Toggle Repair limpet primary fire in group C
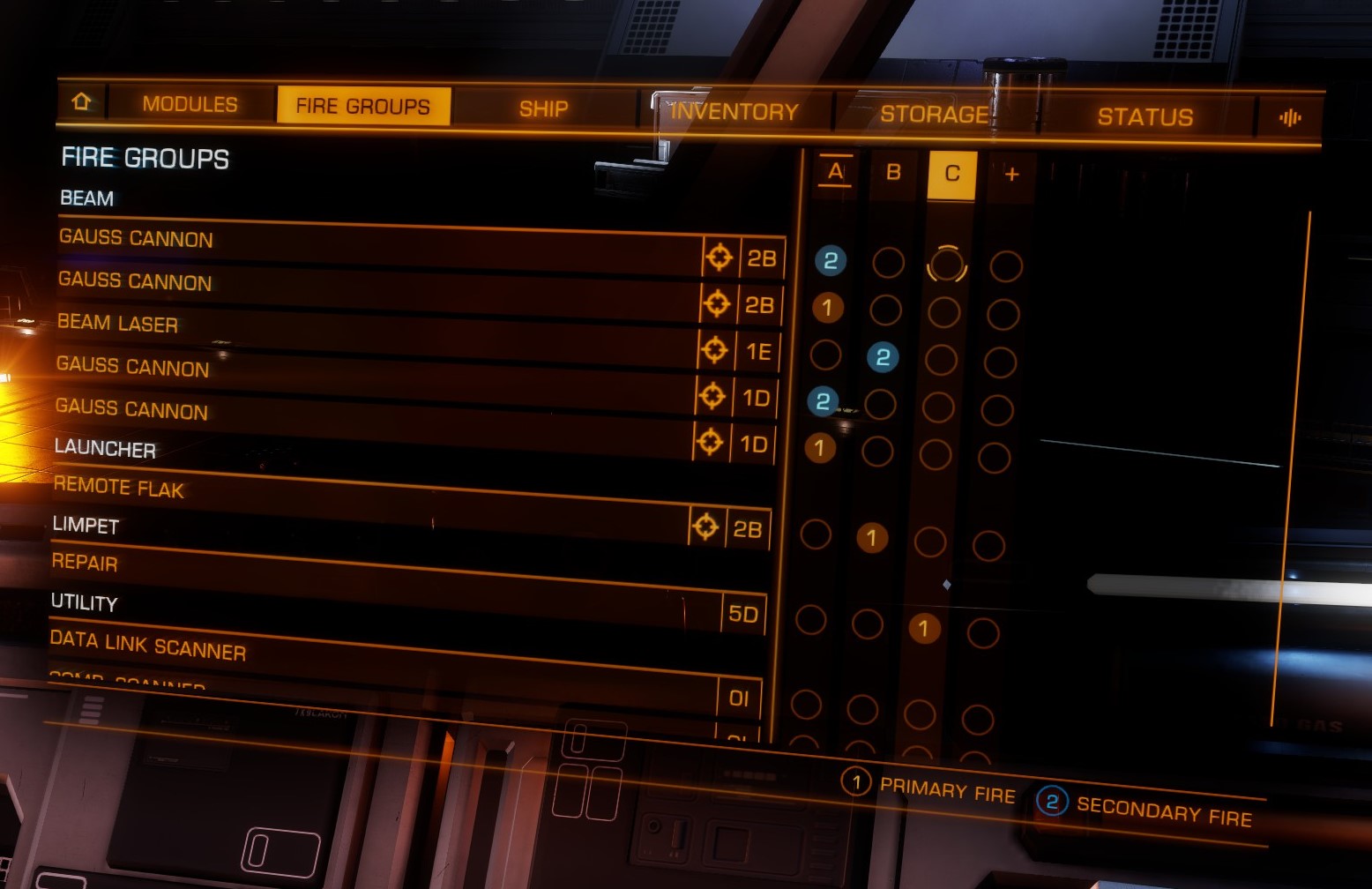Screen dimensions: 1372x889 tap(923, 628)
